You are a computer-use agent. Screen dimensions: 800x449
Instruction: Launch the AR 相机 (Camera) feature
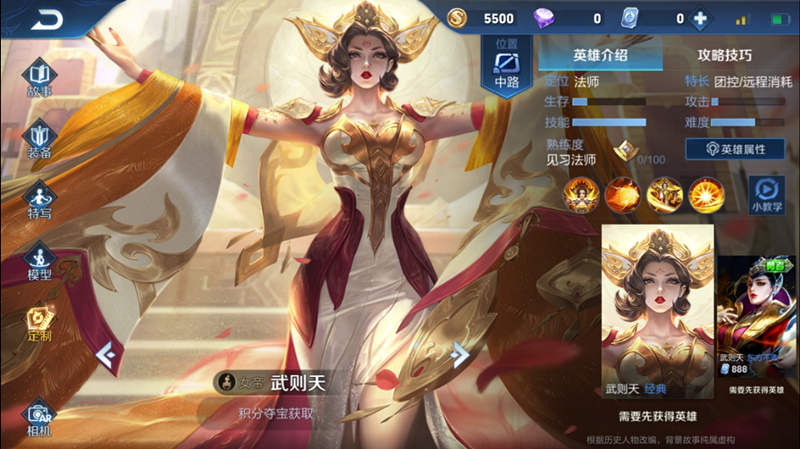click(x=39, y=418)
